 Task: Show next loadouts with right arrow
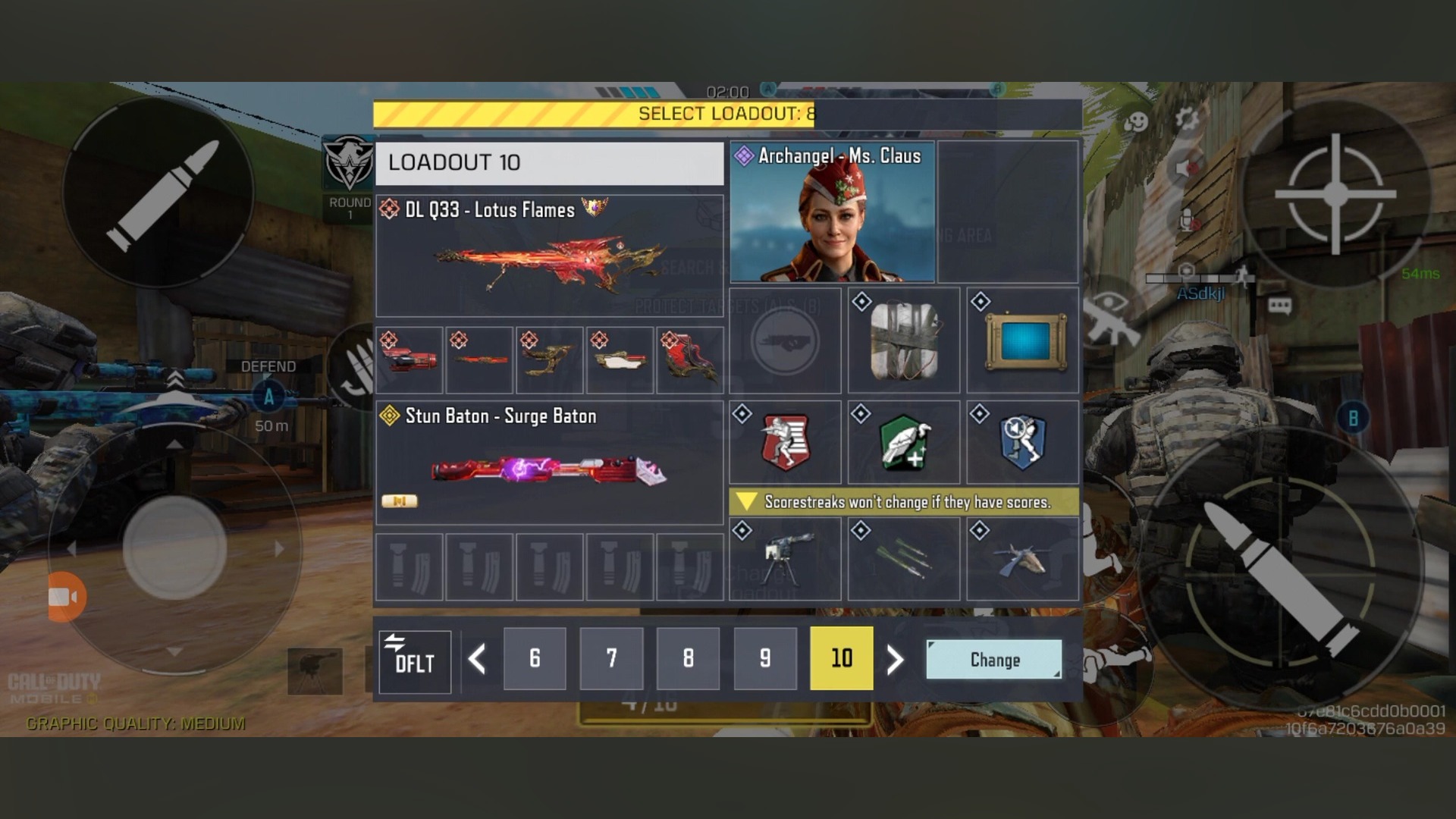[x=896, y=660]
